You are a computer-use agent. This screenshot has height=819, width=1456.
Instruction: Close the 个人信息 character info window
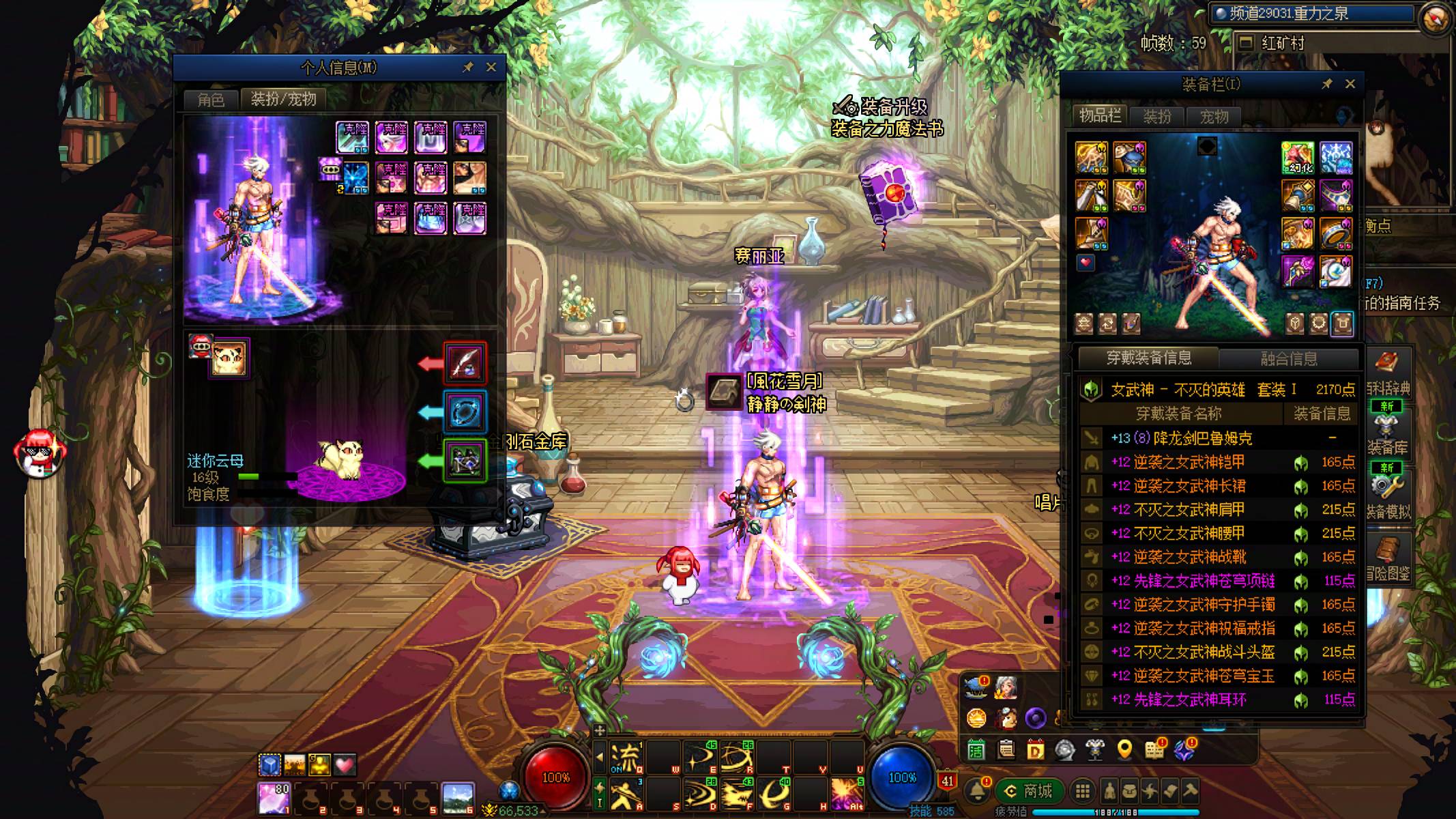[491, 67]
